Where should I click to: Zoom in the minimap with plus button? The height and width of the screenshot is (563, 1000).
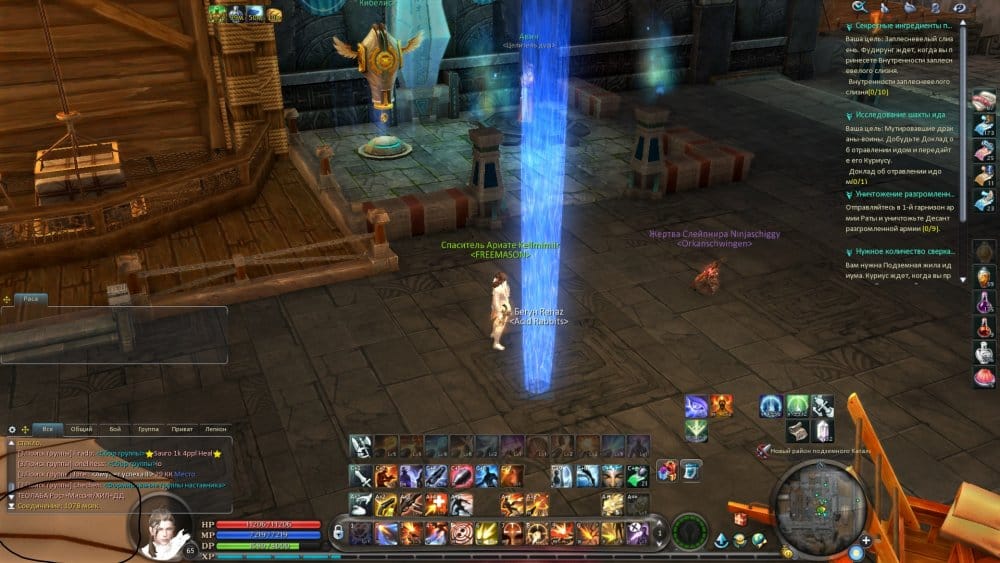[866, 540]
